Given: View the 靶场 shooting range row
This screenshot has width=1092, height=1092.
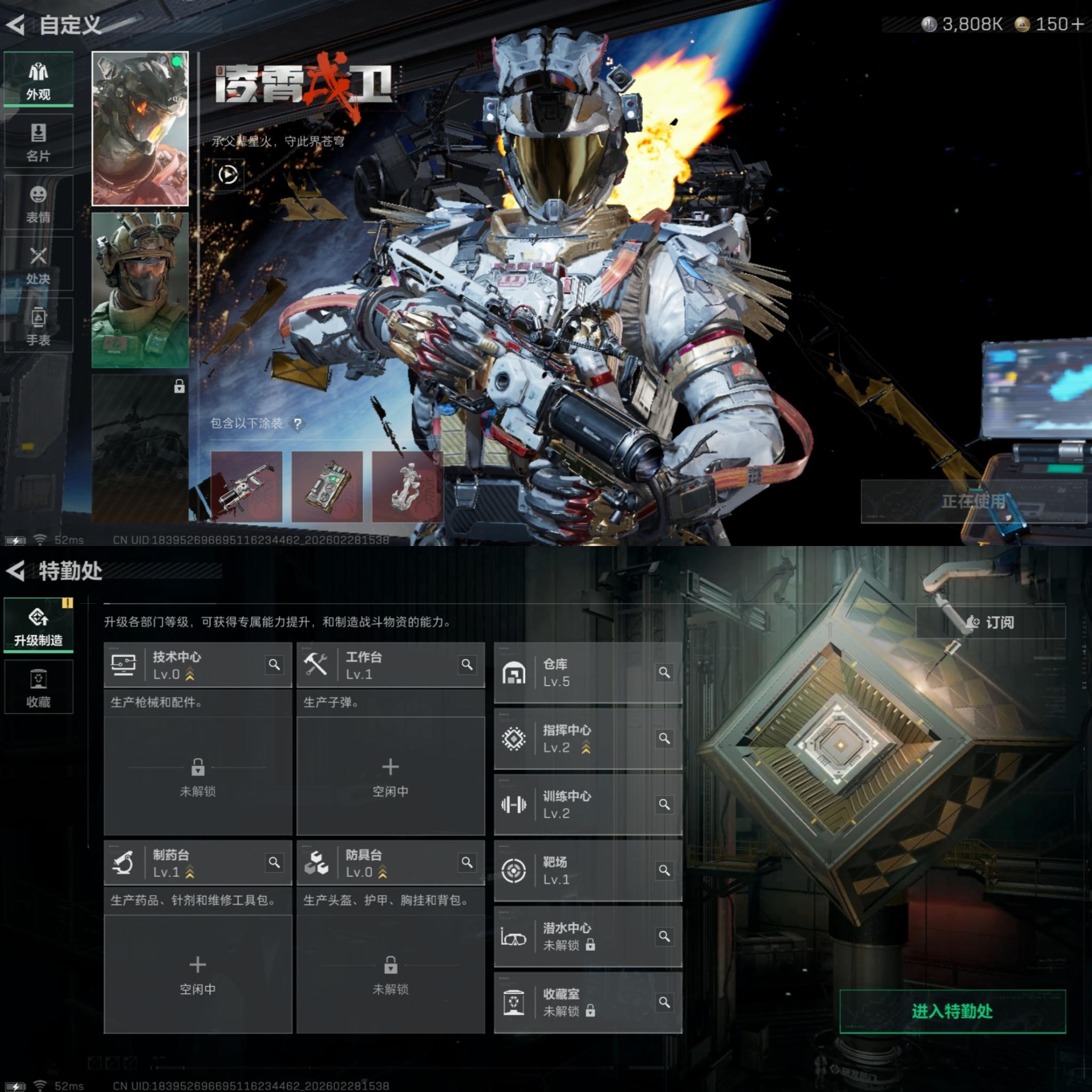Looking at the screenshot, I should click(x=588, y=870).
